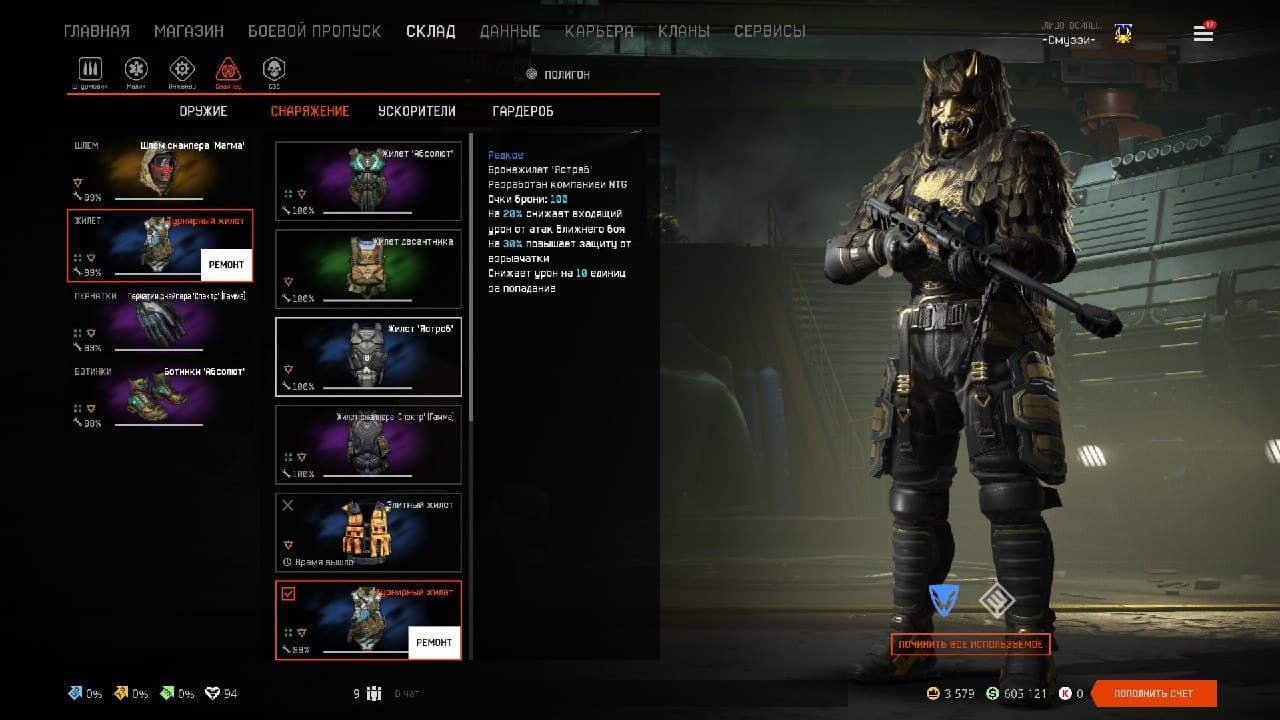This screenshot has width=1280, height=720.
Task: Choose Жилет 'Абсолют' from the vest list
Action: tap(368, 181)
